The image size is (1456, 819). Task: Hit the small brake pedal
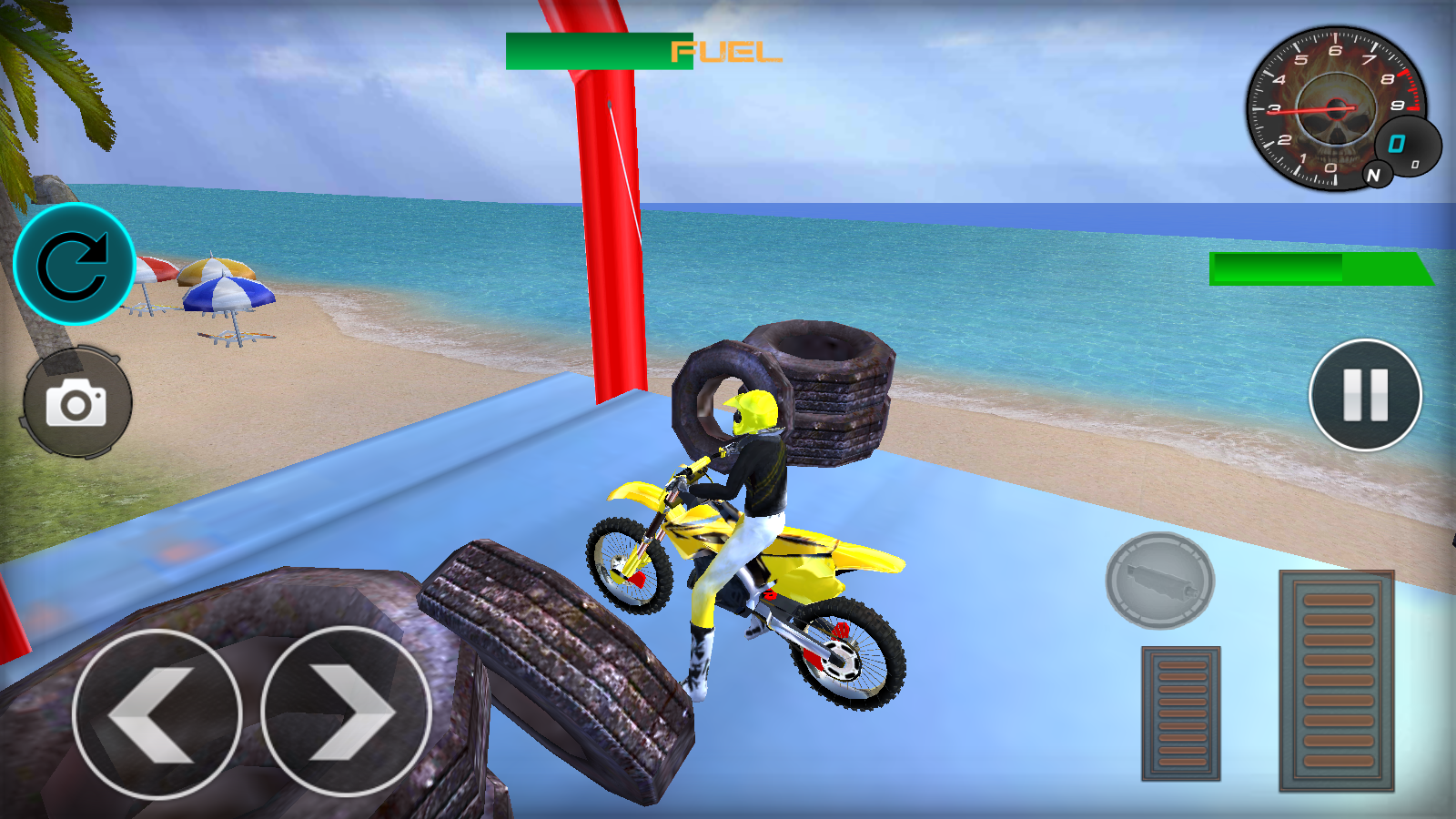pos(1180,713)
